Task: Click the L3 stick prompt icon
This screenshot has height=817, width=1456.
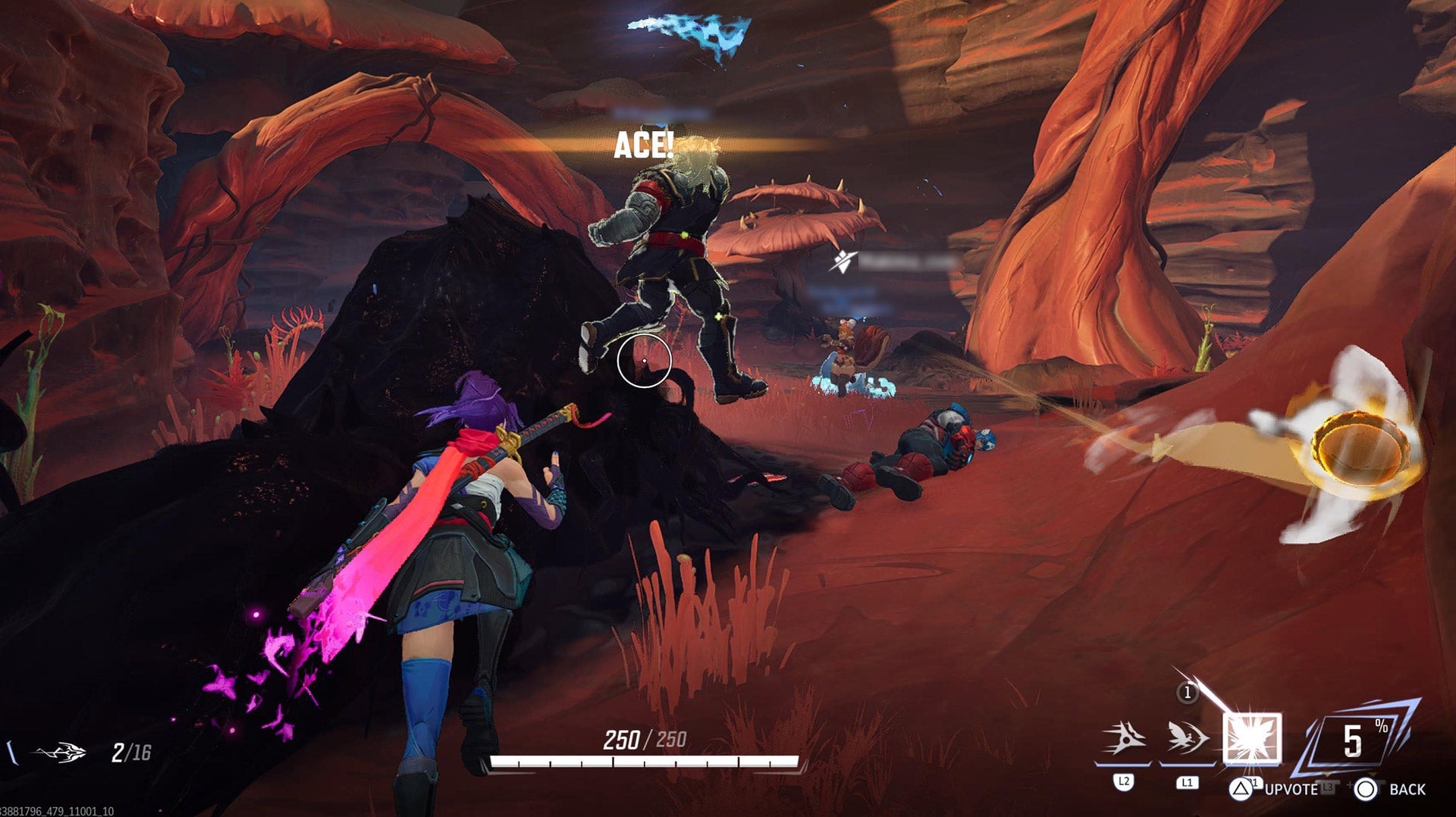Action: (1328, 788)
